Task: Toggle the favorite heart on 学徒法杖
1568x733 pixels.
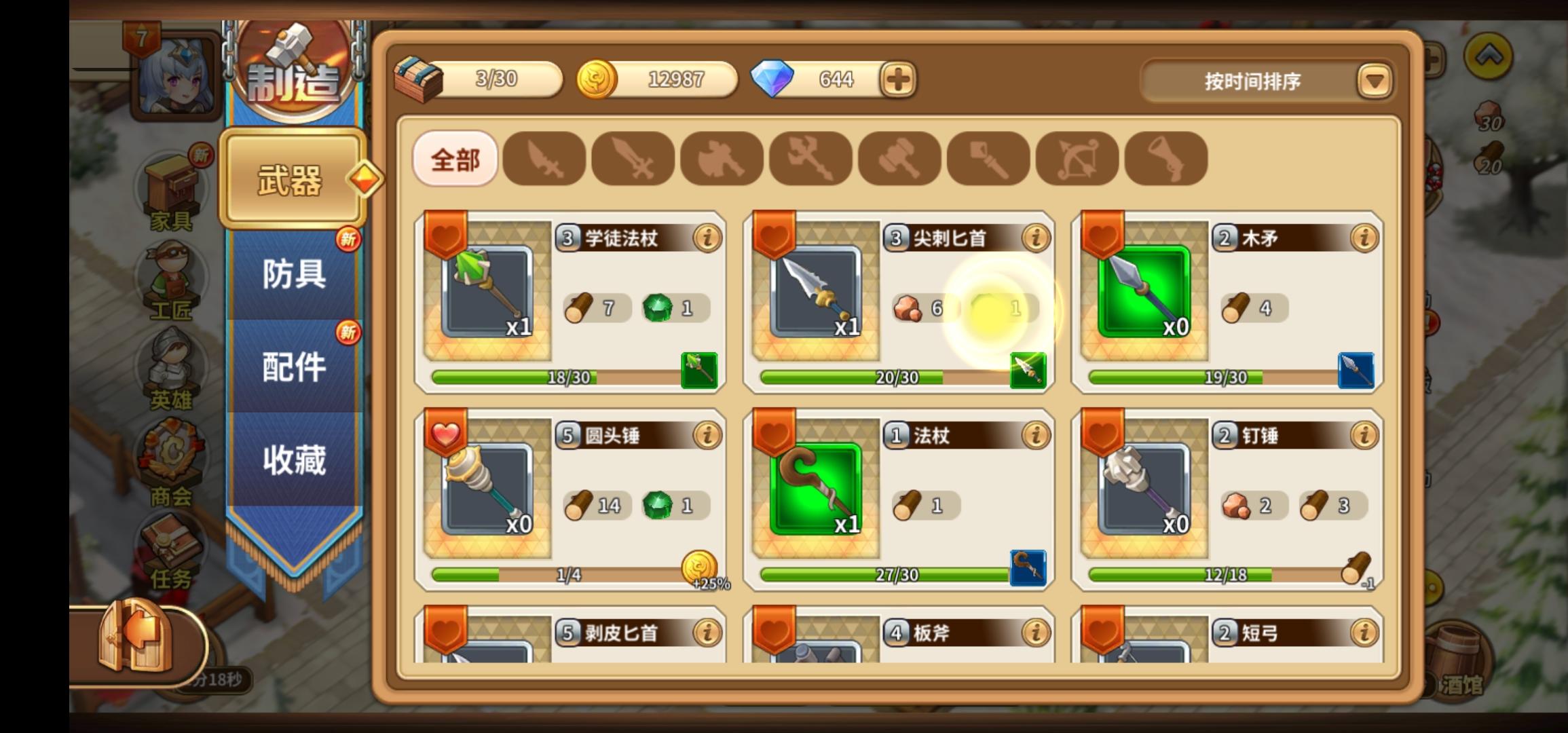Action: tap(447, 238)
